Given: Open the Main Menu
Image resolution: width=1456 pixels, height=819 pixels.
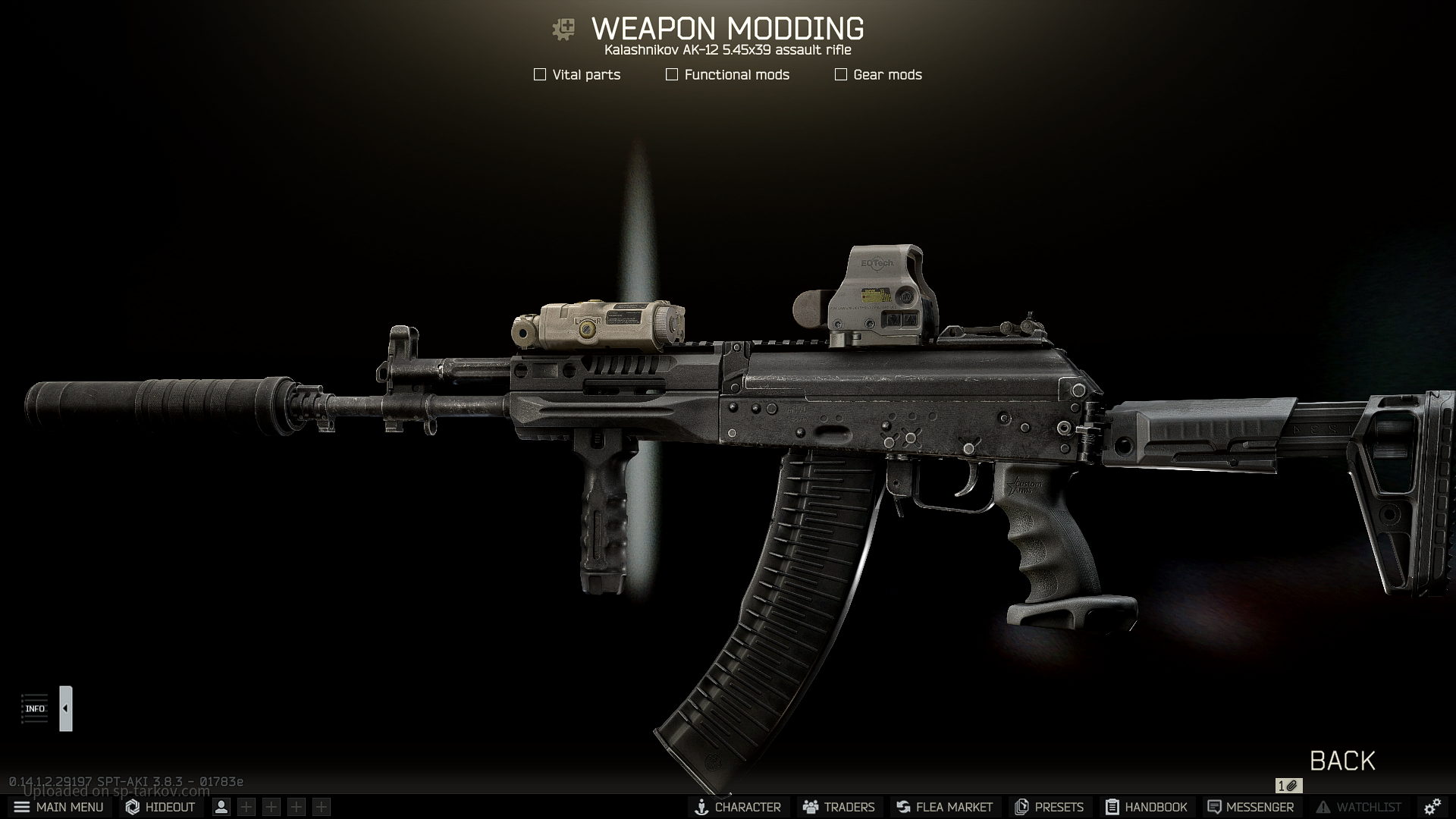Looking at the screenshot, I should point(58,807).
